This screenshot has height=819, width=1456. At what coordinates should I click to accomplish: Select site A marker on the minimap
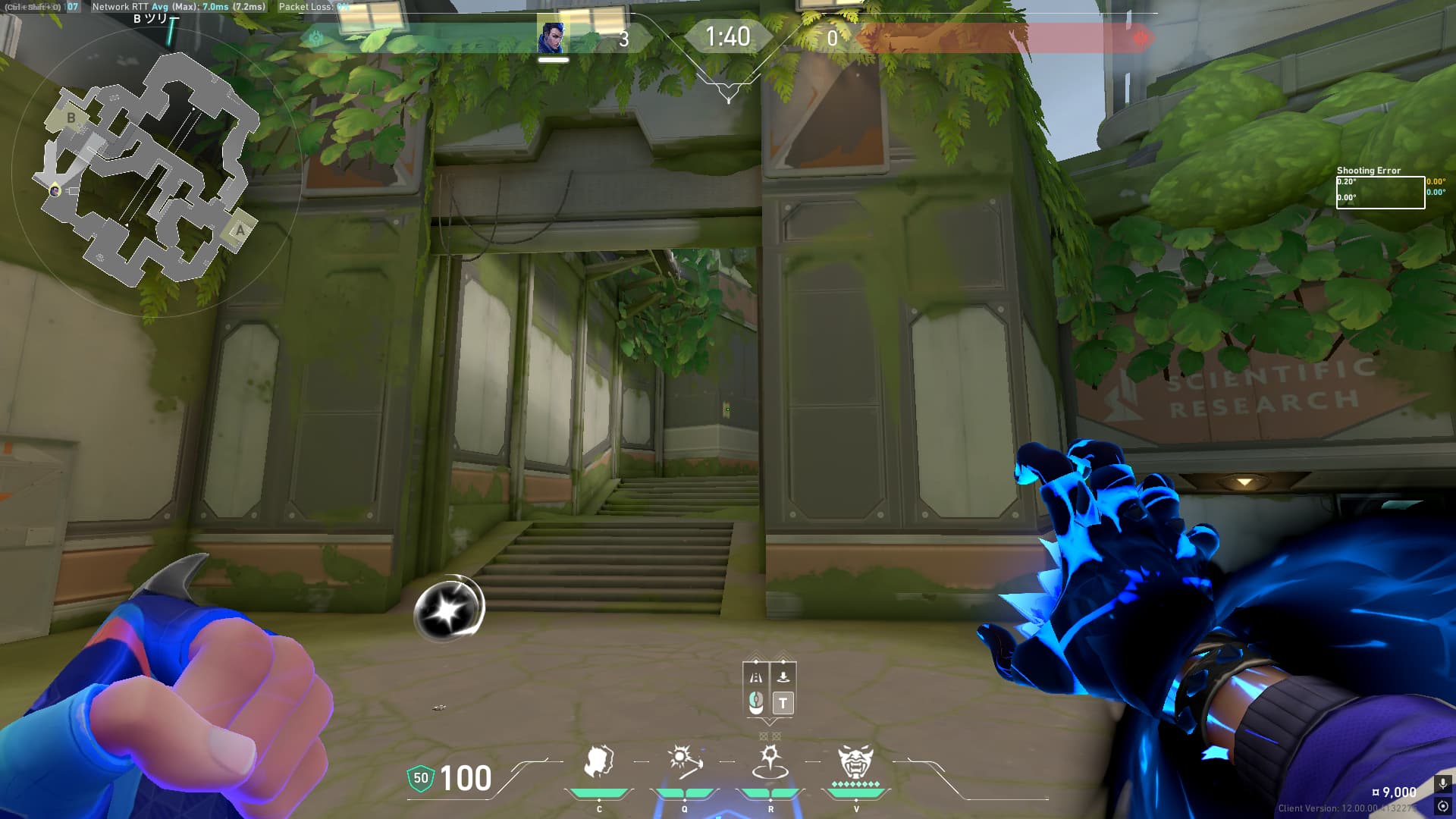click(240, 230)
